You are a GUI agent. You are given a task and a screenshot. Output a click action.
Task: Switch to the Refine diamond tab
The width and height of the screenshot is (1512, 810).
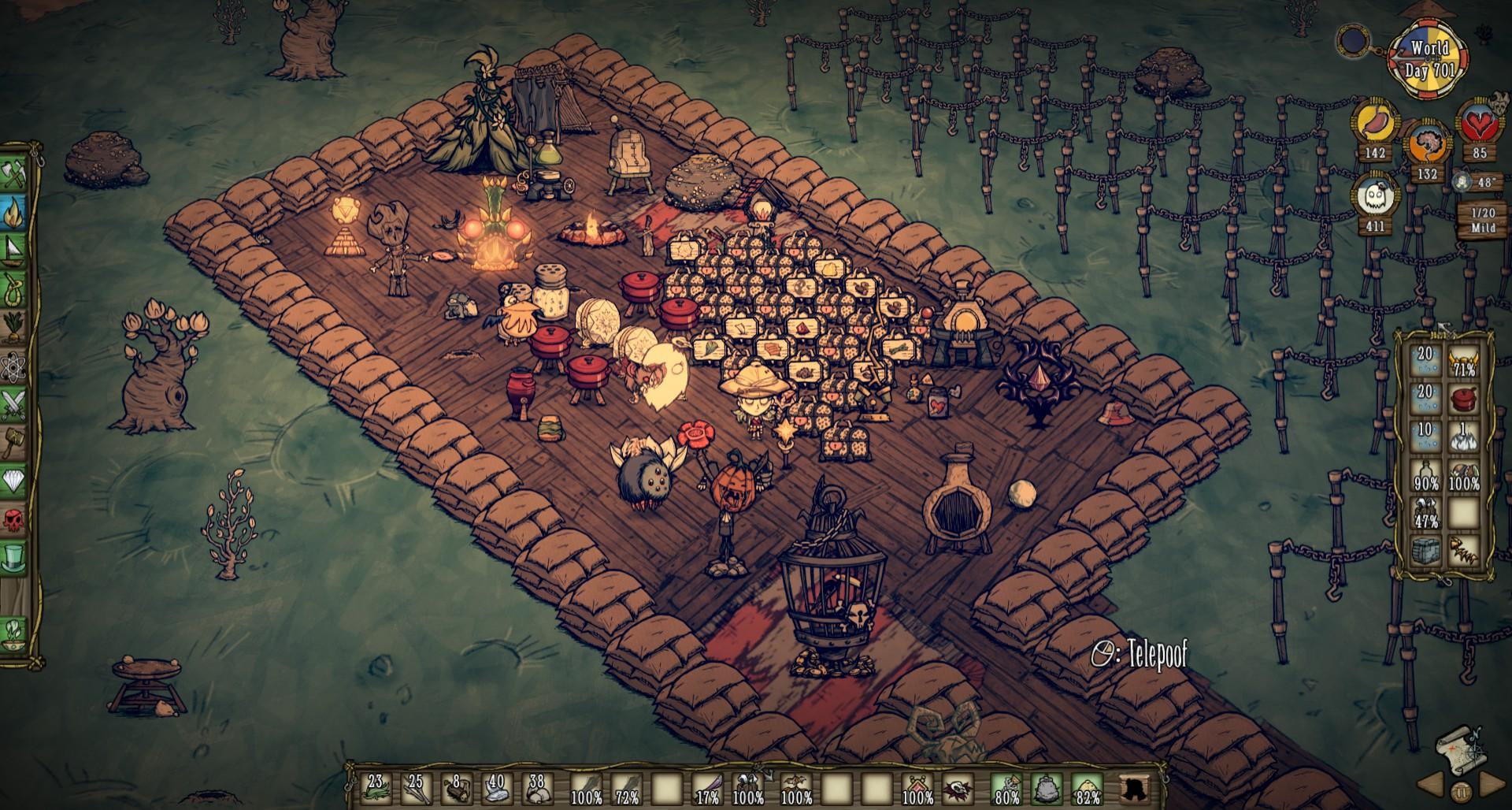point(16,480)
